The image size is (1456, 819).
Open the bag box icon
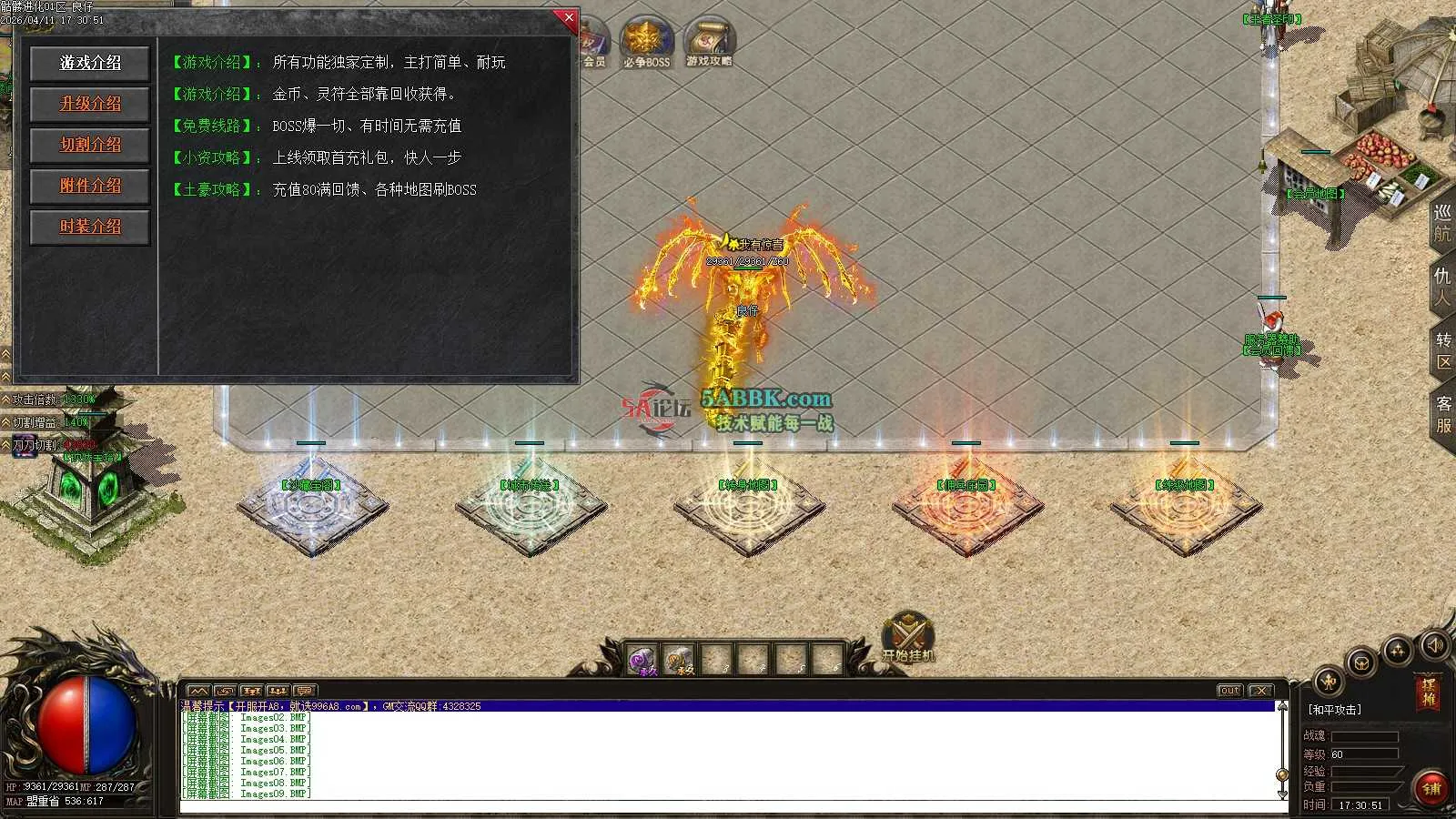1361,662
